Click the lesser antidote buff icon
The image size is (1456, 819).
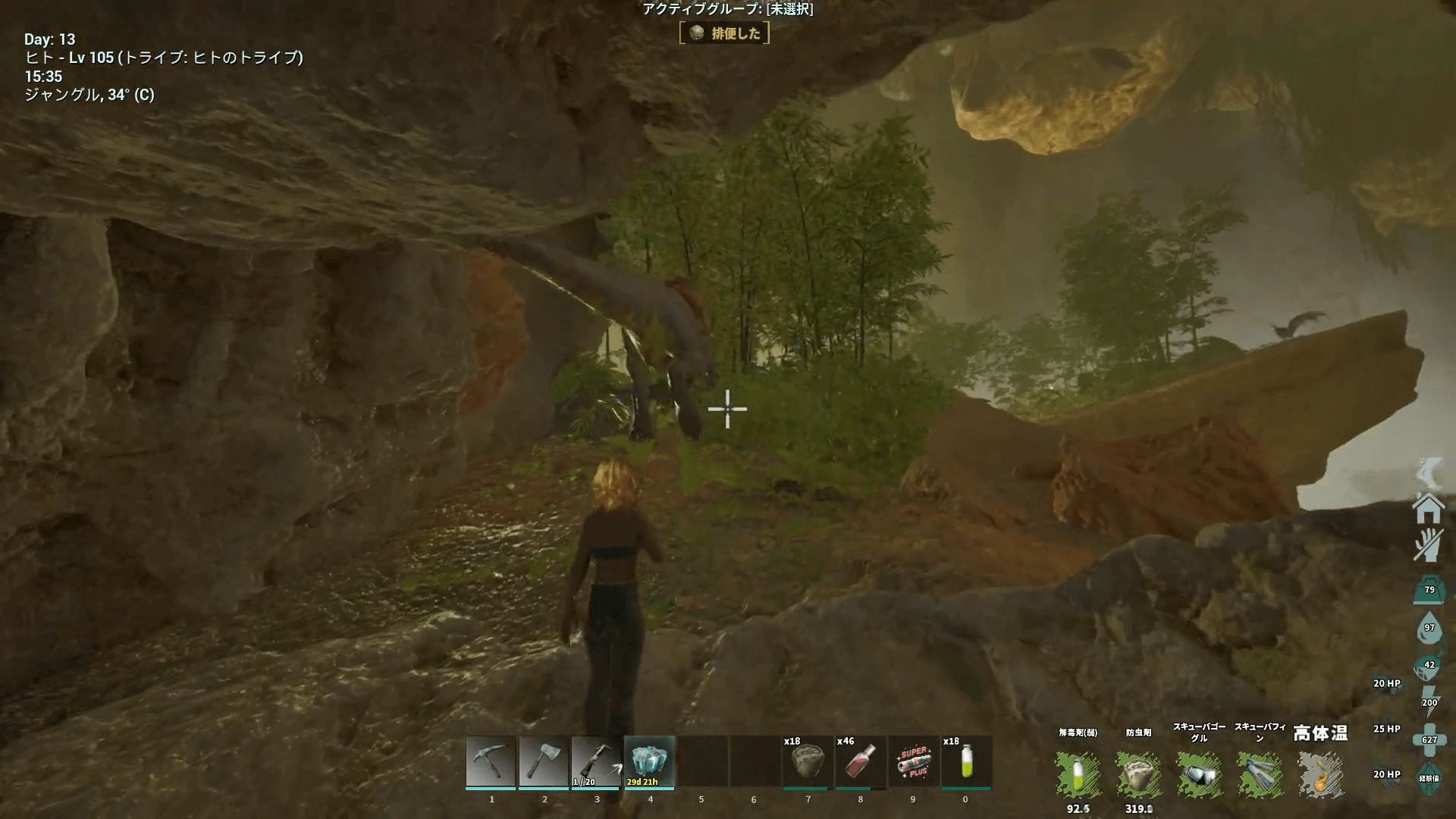[1078, 775]
